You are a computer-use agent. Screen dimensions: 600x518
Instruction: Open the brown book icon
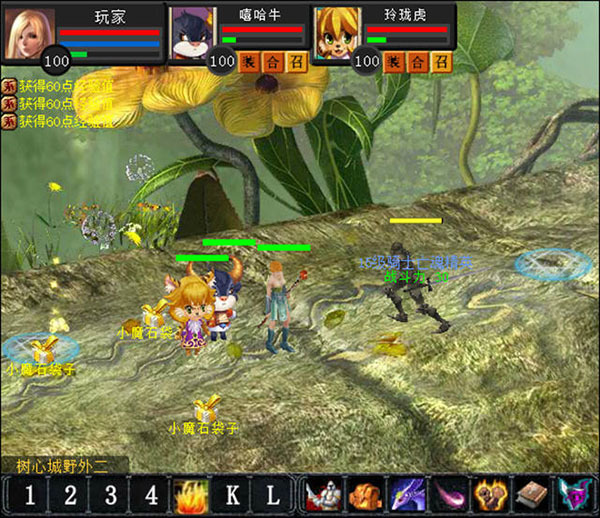pos(530,495)
